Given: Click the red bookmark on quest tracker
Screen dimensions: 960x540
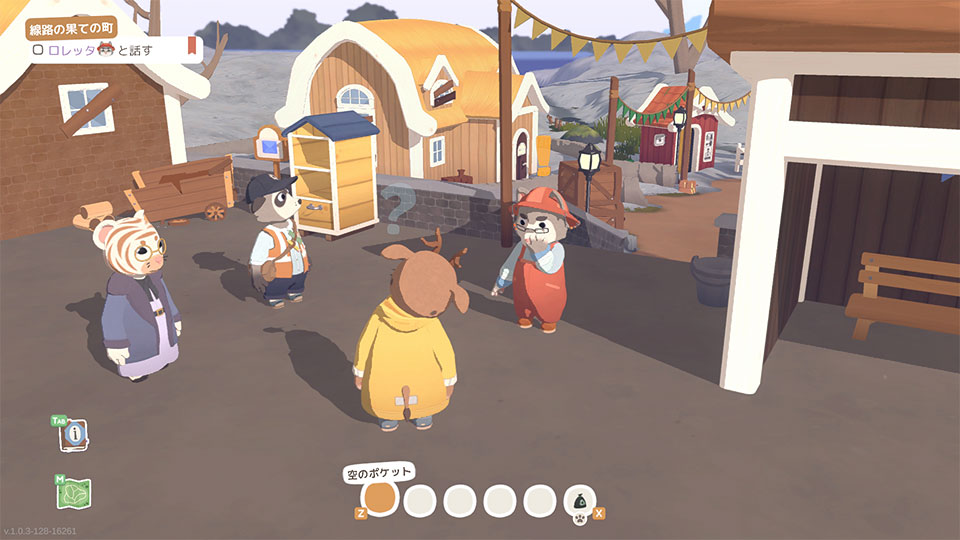Looking at the screenshot, I should tap(191, 47).
